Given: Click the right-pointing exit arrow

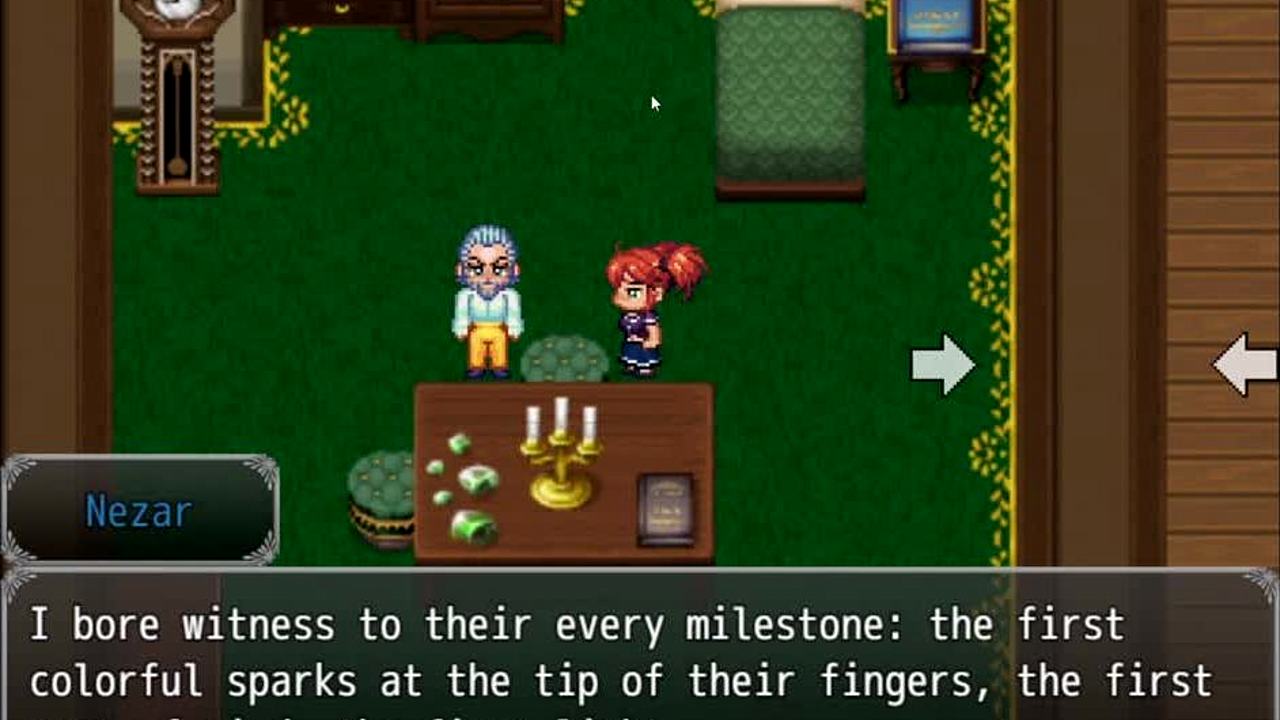Looking at the screenshot, I should pos(943,365).
